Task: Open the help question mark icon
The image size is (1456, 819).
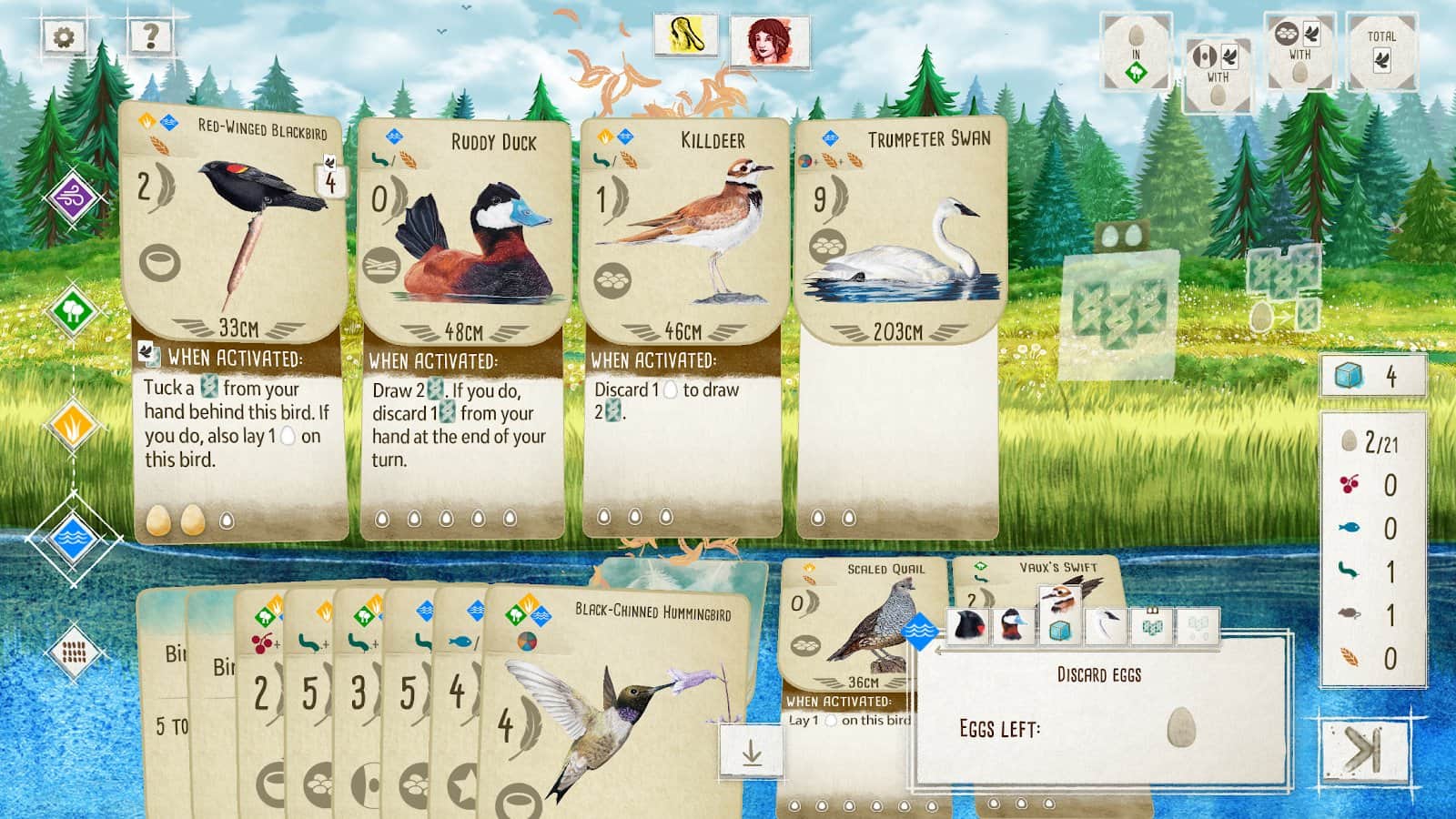Action: [151, 36]
